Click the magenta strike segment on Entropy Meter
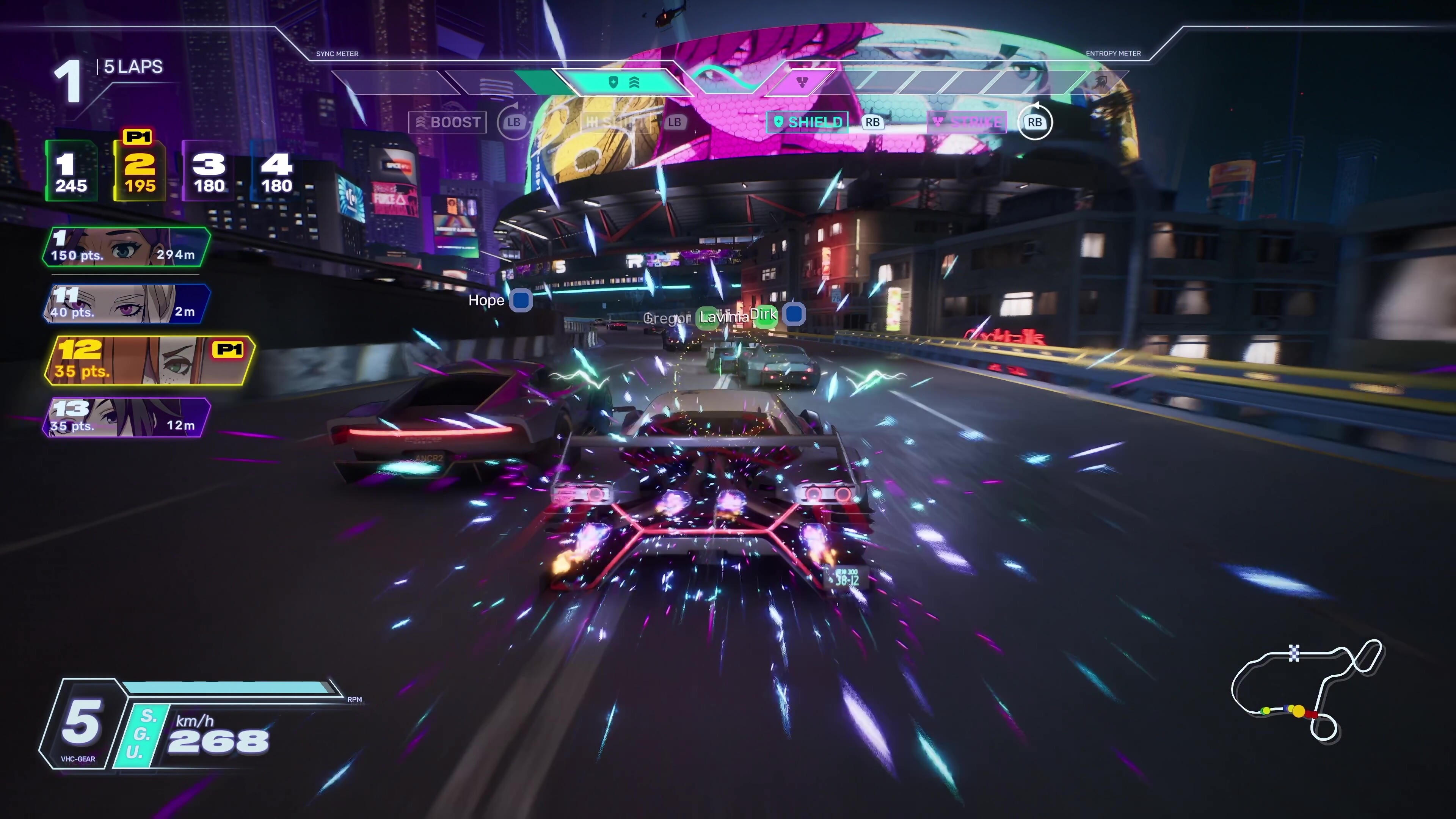This screenshot has width=1456, height=819. pyautogui.click(x=802, y=83)
